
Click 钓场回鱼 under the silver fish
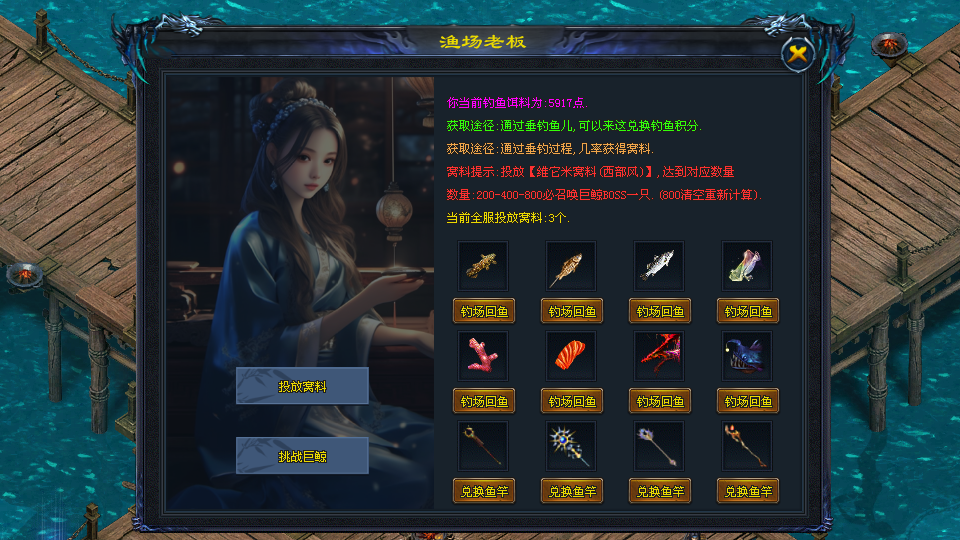[x=660, y=311]
